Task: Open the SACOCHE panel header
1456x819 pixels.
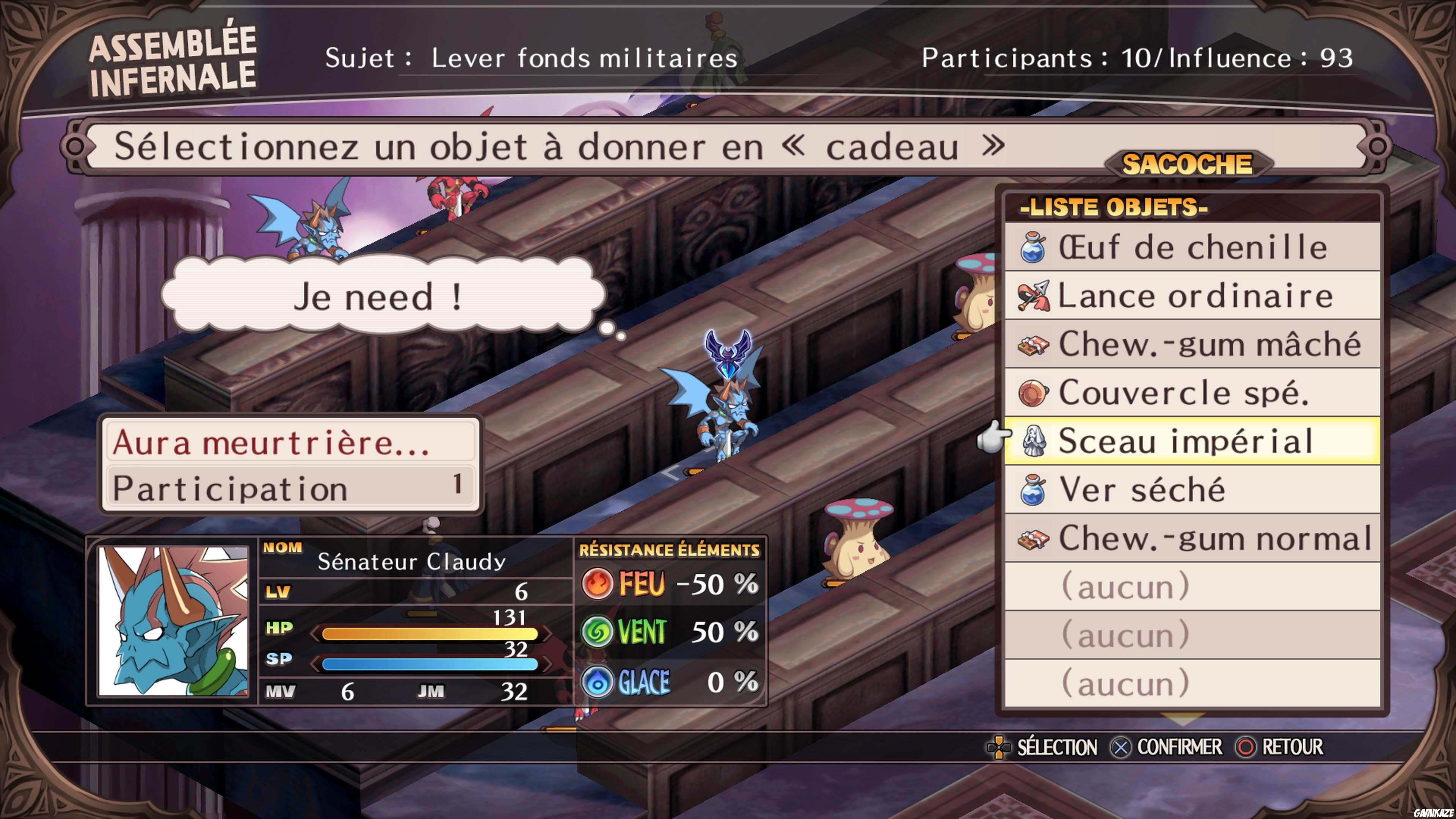Action: [x=1189, y=165]
